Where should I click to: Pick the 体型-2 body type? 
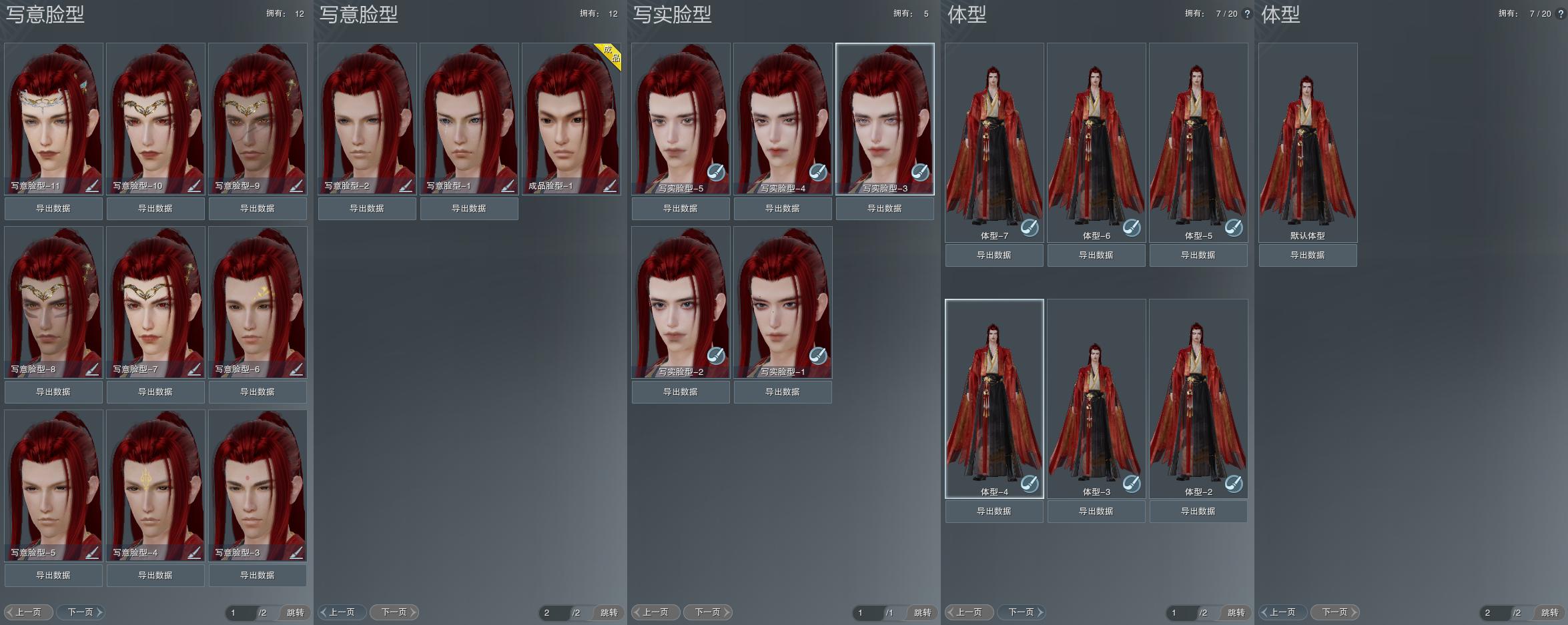pos(1198,396)
